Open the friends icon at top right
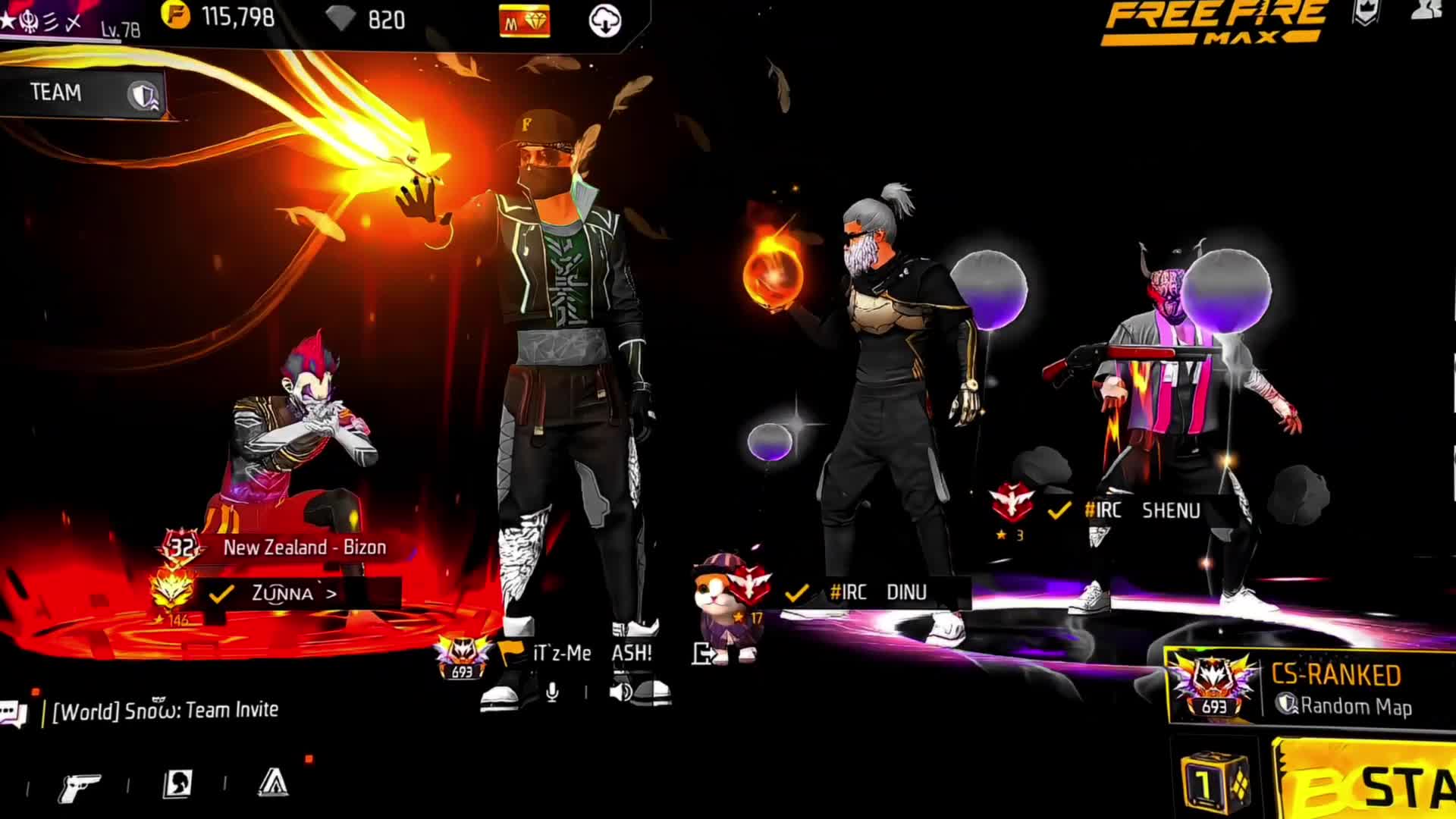Viewport: 1456px width, 819px height. tap(1429, 9)
